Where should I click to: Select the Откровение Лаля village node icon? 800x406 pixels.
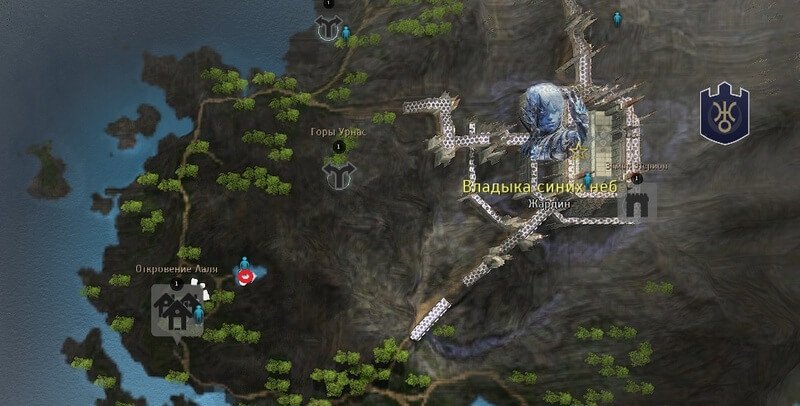pyautogui.click(x=174, y=311)
